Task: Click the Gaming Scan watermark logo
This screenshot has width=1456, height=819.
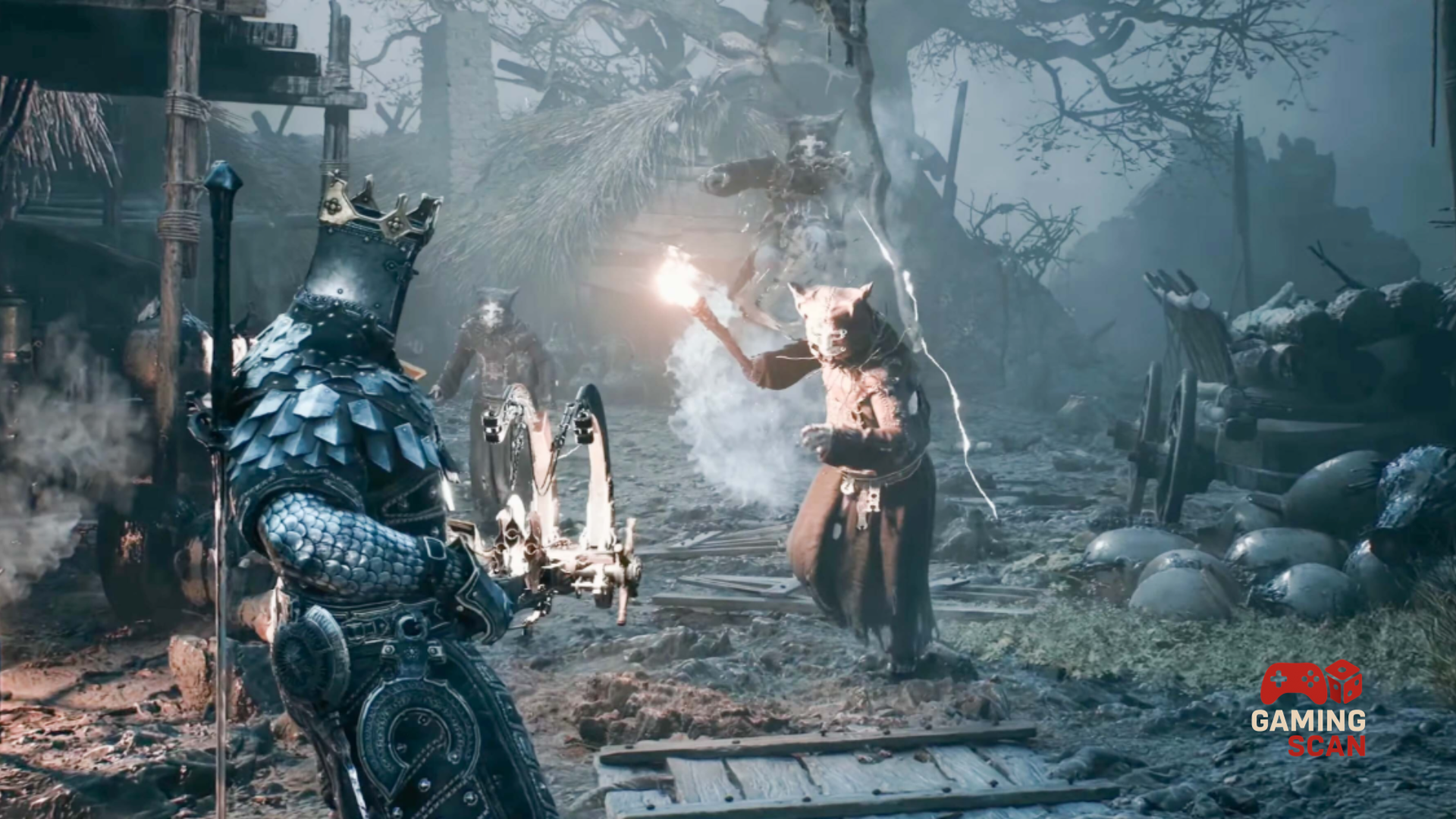Action: (1309, 708)
